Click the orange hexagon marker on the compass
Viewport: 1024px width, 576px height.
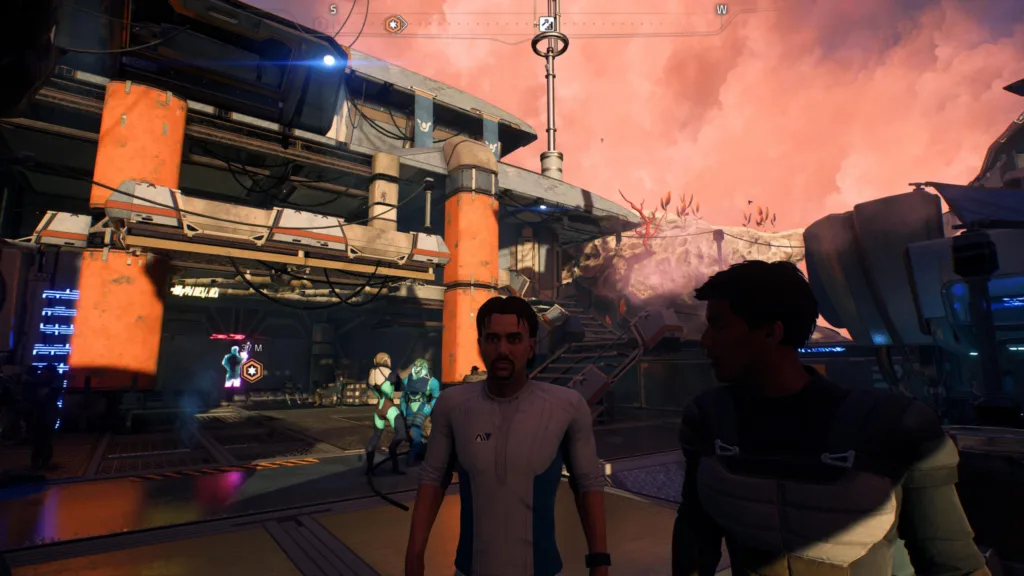(x=395, y=24)
